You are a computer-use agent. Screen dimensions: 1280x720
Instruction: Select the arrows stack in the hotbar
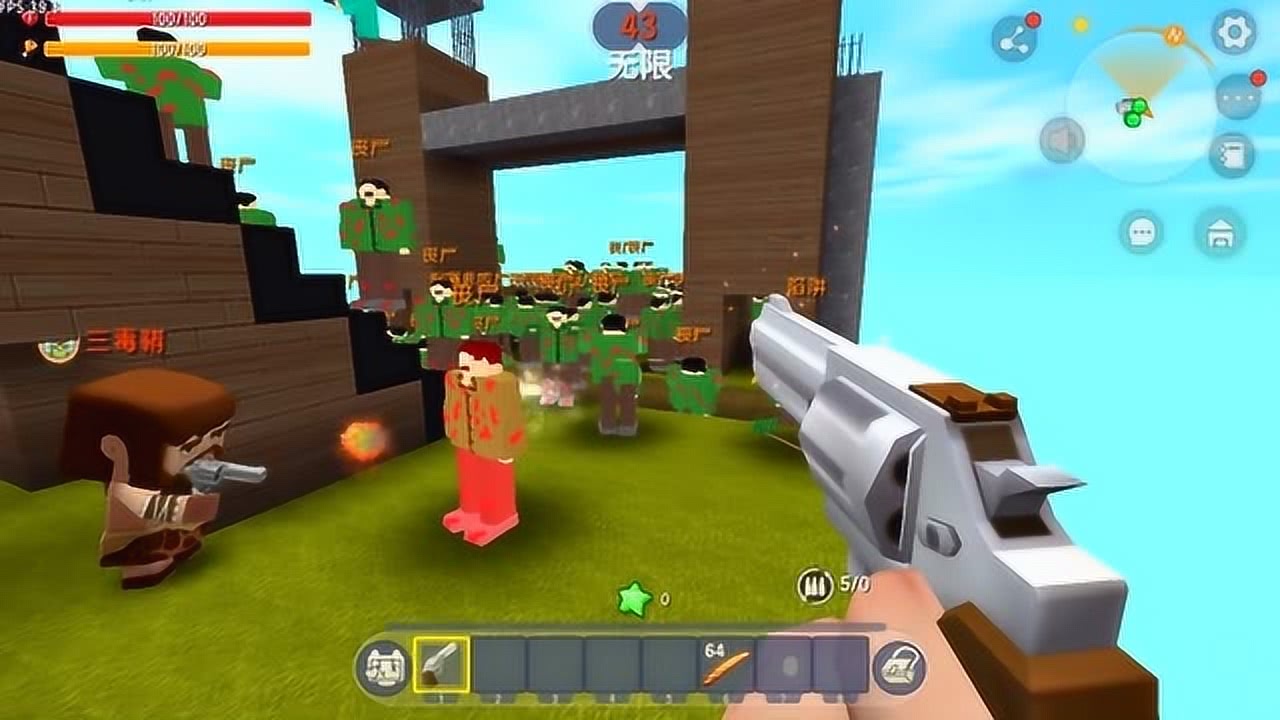(x=724, y=666)
